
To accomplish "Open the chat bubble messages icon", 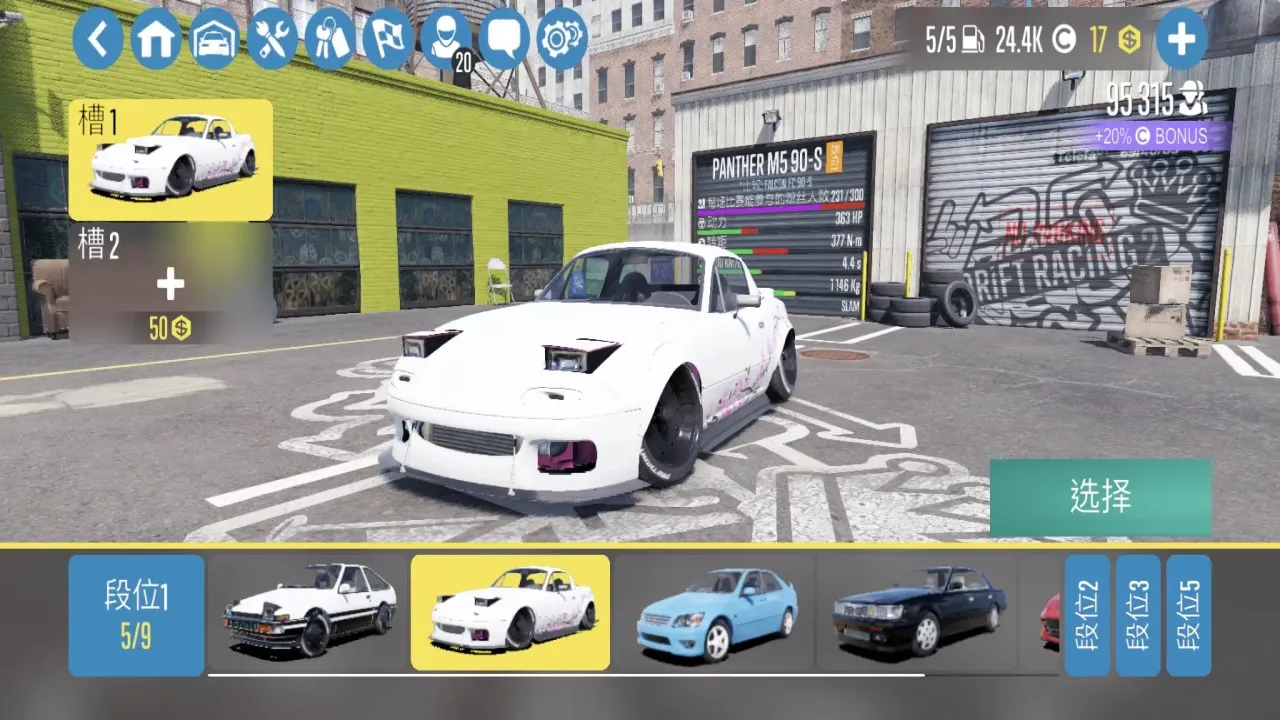I will [x=504, y=40].
